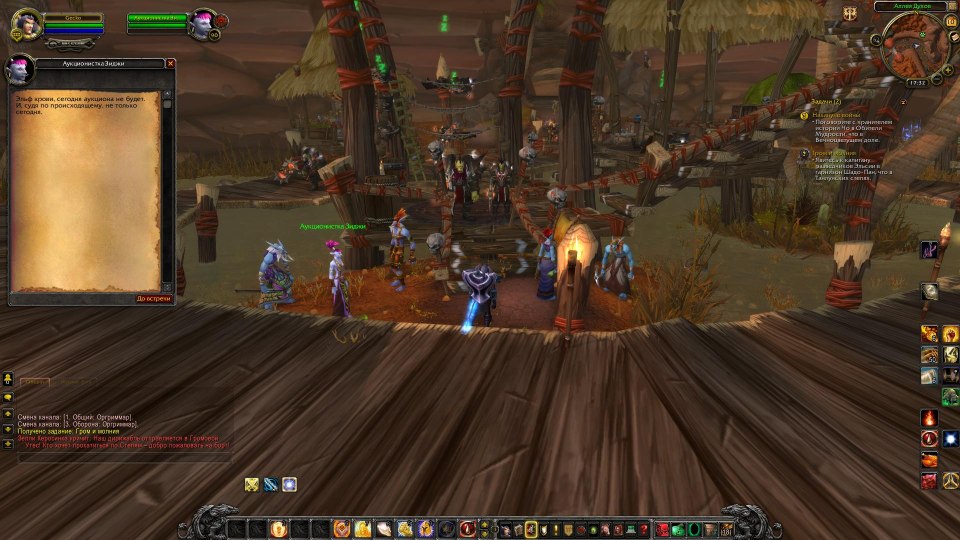
Task: Click the blue swirl orb icon on right bar
Action: tap(949, 438)
